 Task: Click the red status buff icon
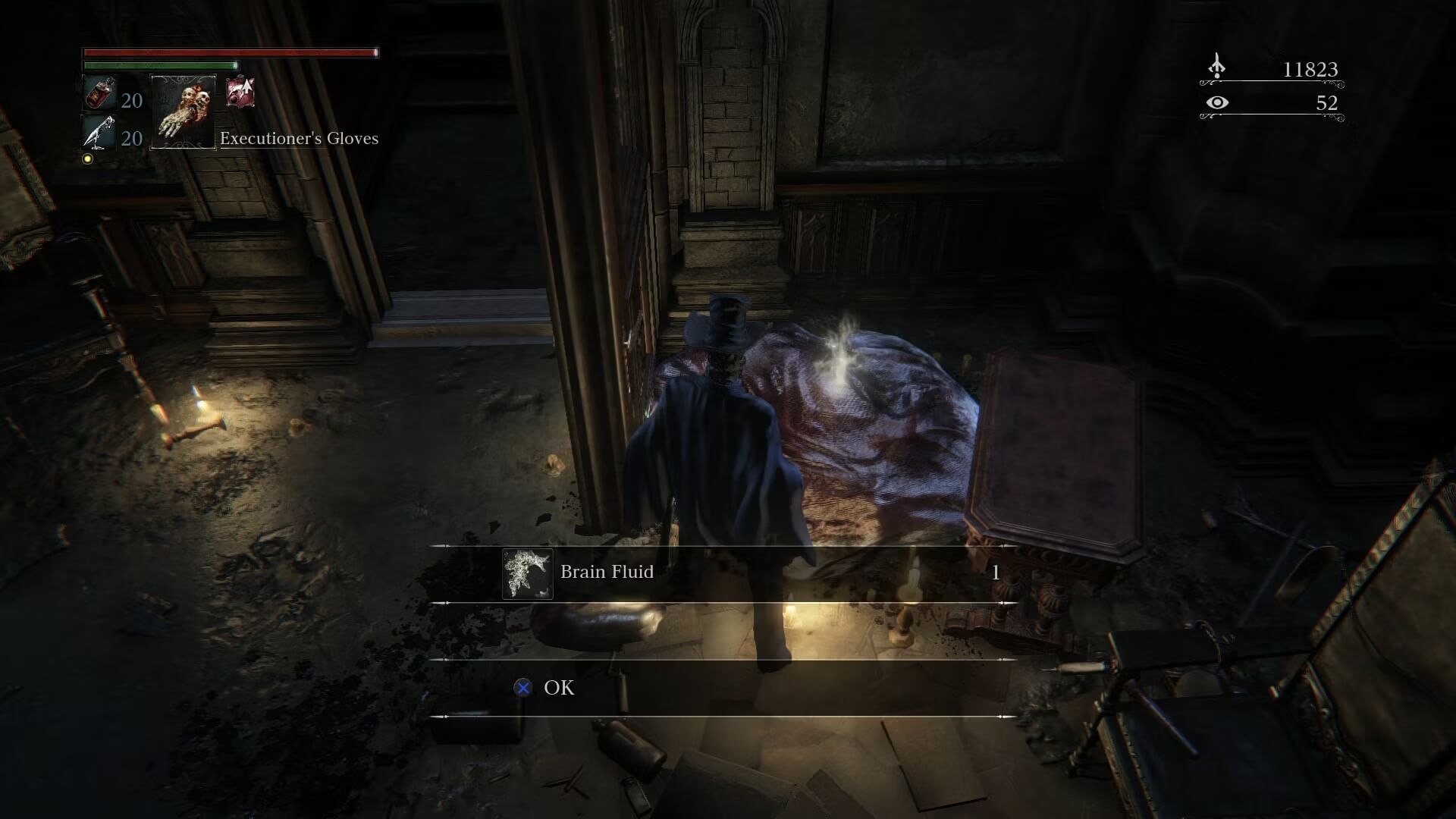pyautogui.click(x=240, y=93)
